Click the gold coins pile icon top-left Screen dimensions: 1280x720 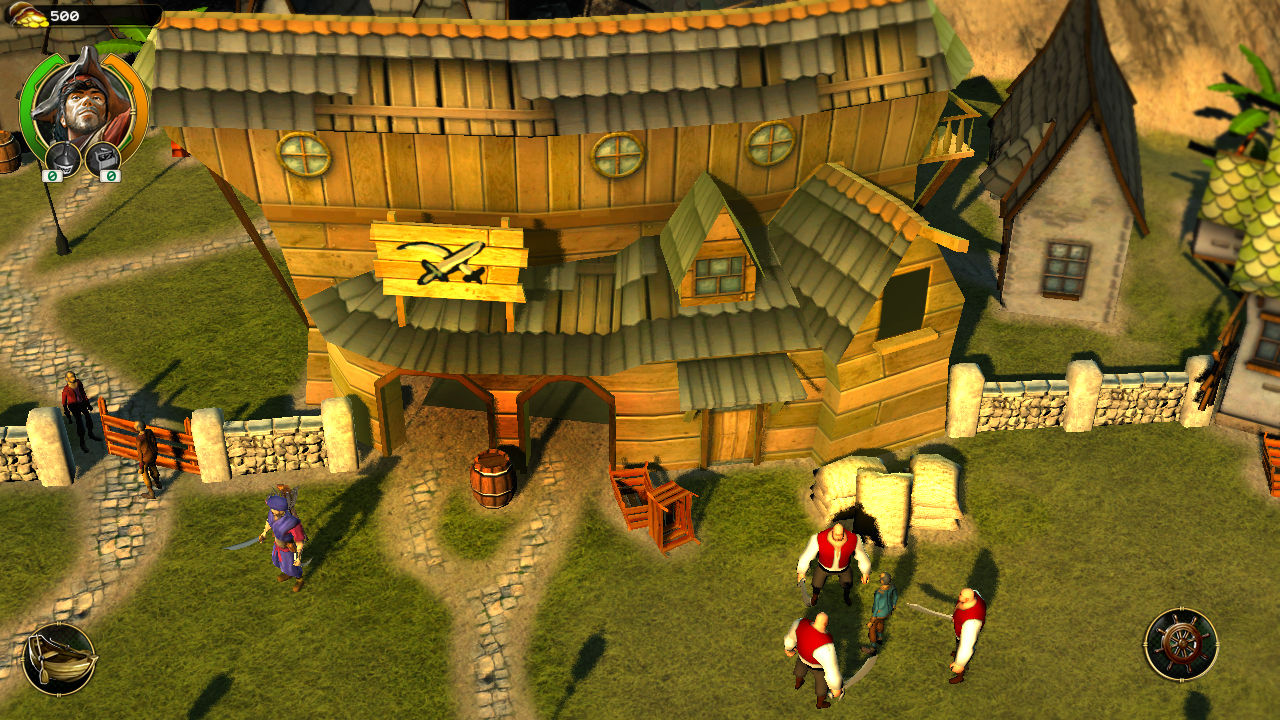28,14
